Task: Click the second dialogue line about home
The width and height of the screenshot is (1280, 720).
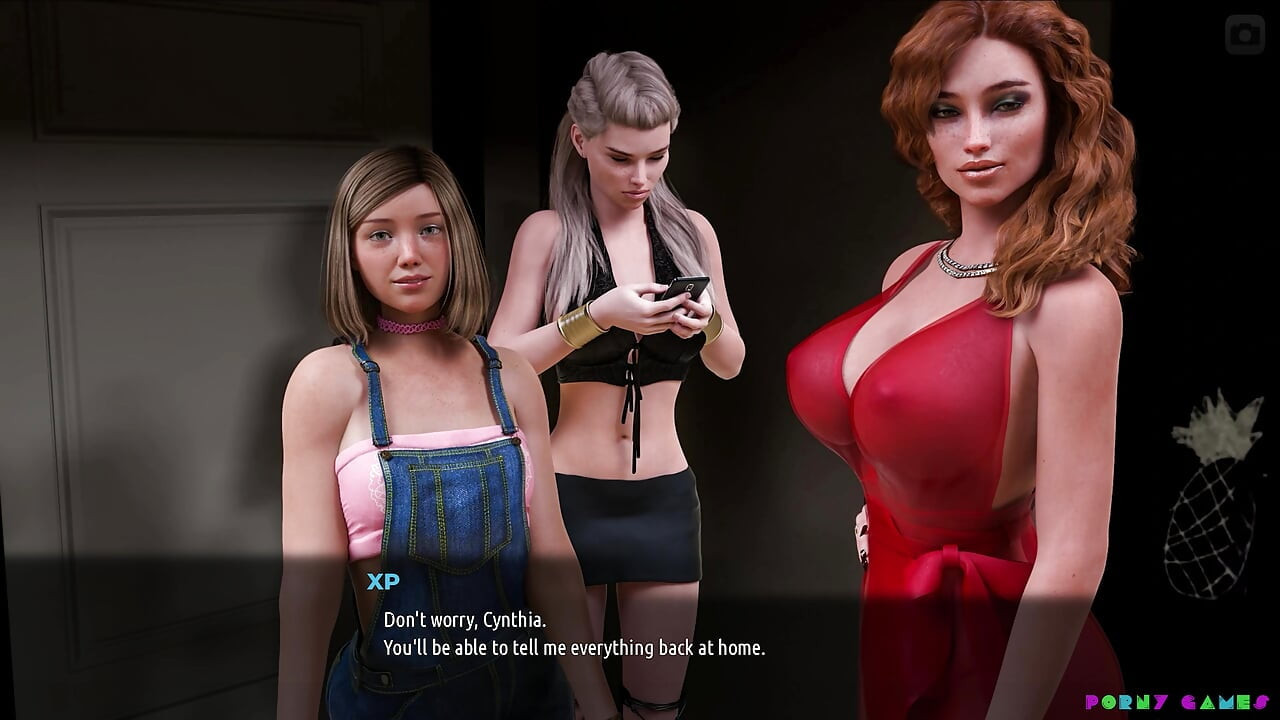Action: click(x=572, y=648)
